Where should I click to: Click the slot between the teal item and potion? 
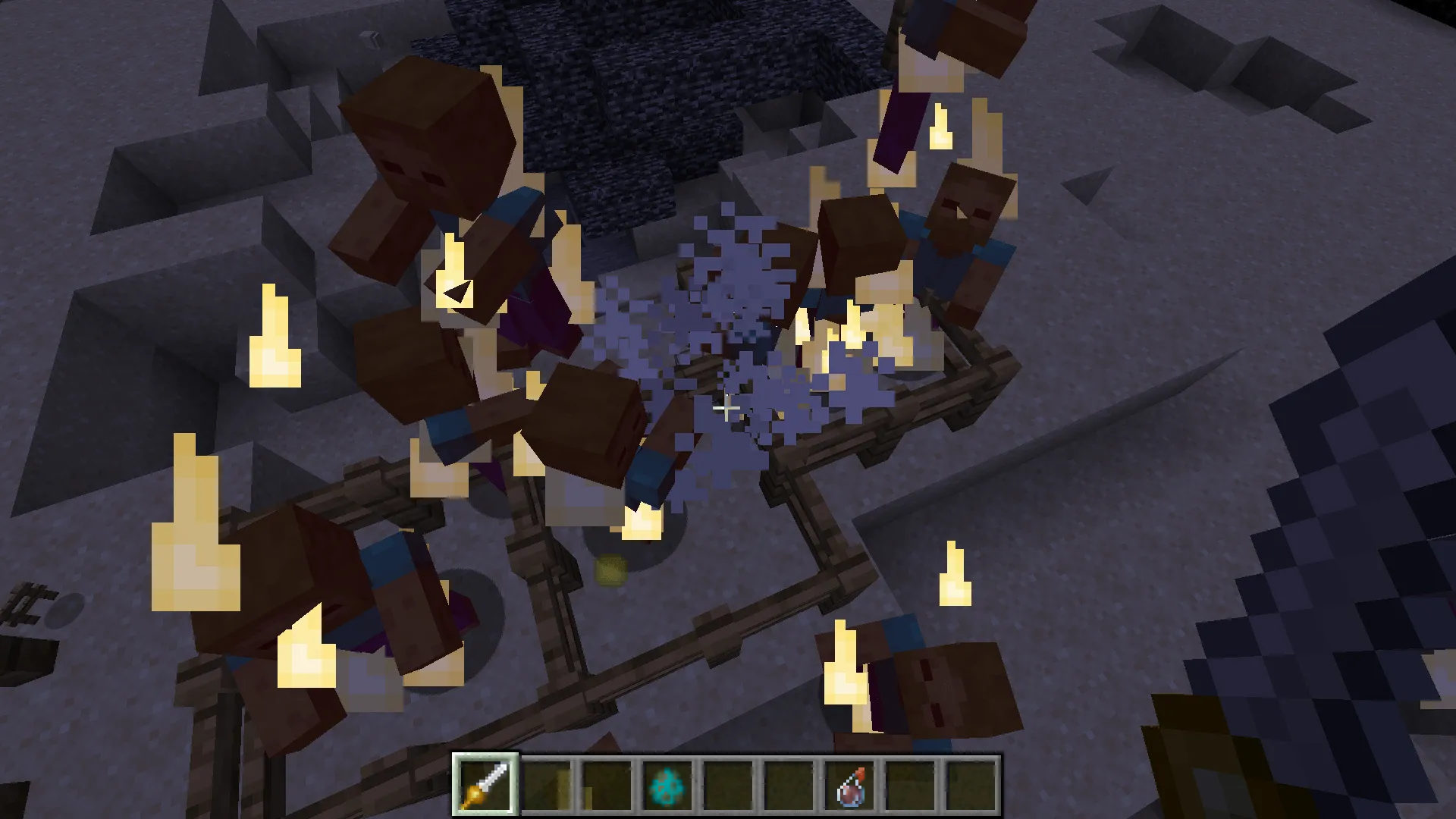789,785
